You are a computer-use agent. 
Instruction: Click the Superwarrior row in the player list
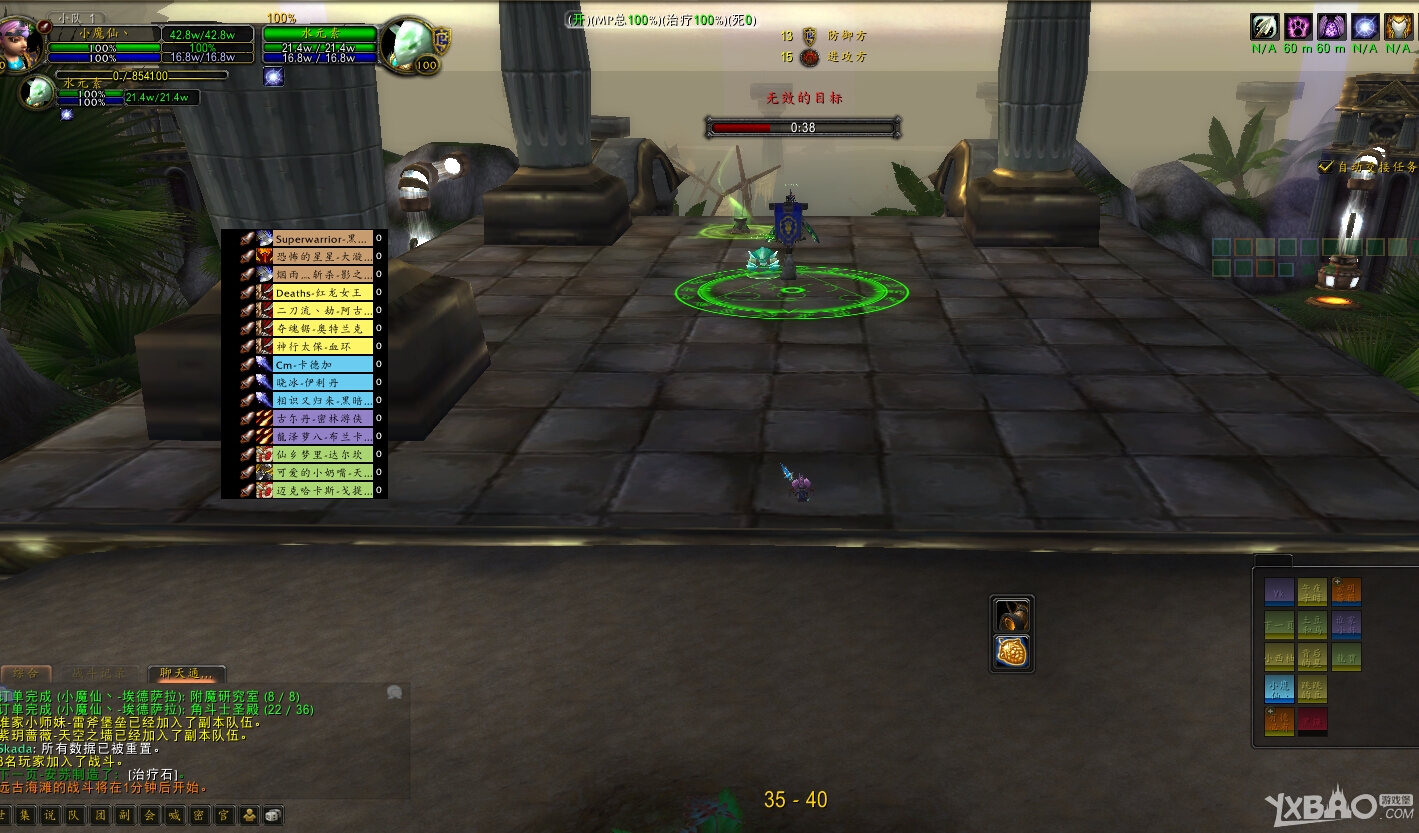pyautogui.click(x=322, y=239)
